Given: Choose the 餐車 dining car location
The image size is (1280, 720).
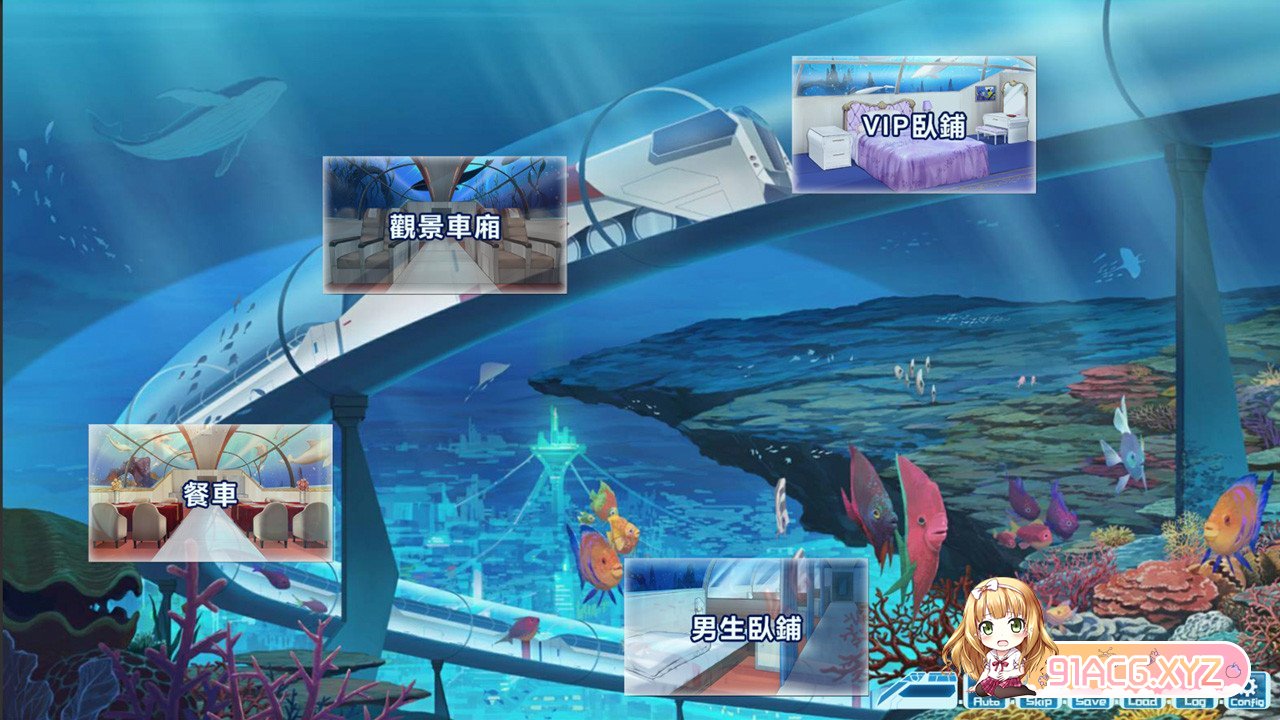Looking at the screenshot, I should 210,492.
